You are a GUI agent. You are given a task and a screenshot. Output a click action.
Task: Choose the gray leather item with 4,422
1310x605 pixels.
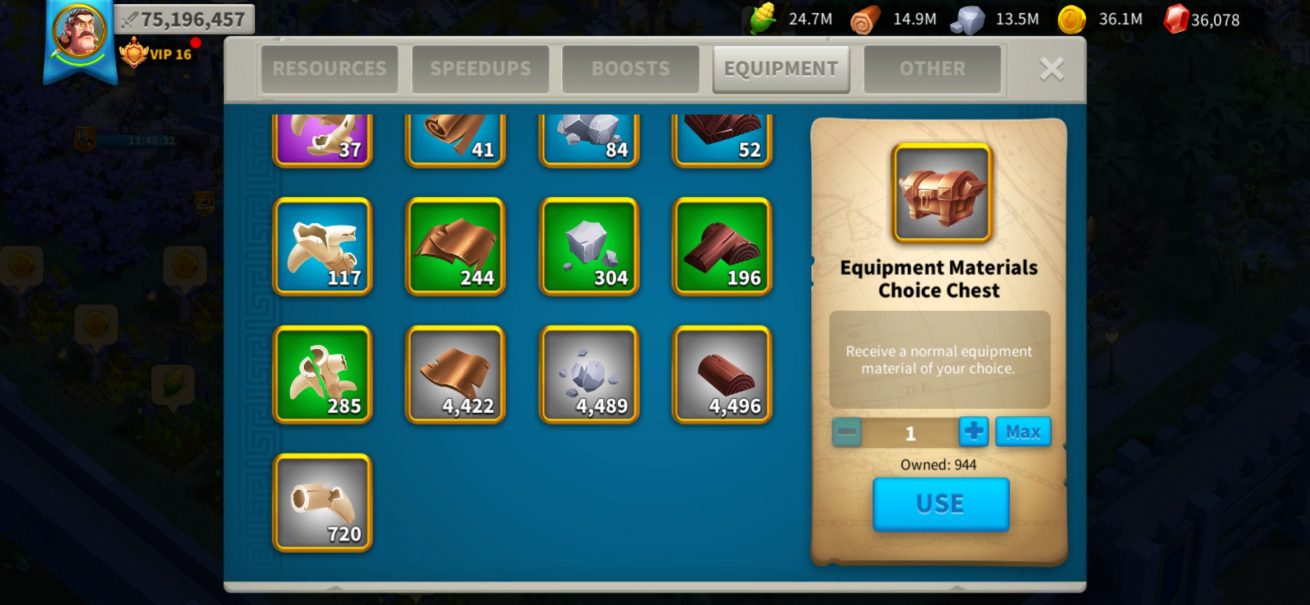pyautogui.click(x=455, y=374)
